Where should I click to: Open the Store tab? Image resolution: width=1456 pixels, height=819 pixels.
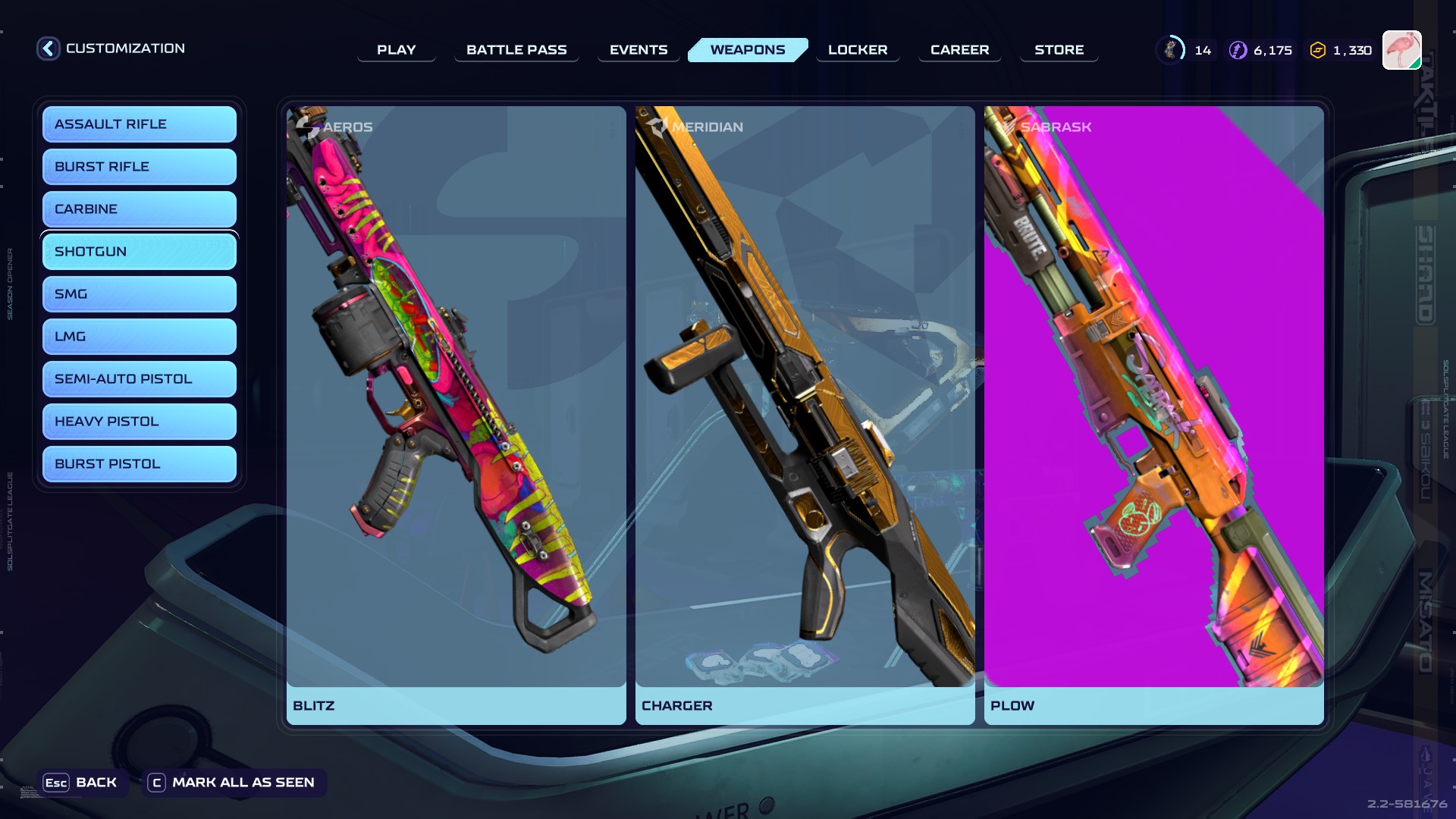click(x=1059, y=50)
